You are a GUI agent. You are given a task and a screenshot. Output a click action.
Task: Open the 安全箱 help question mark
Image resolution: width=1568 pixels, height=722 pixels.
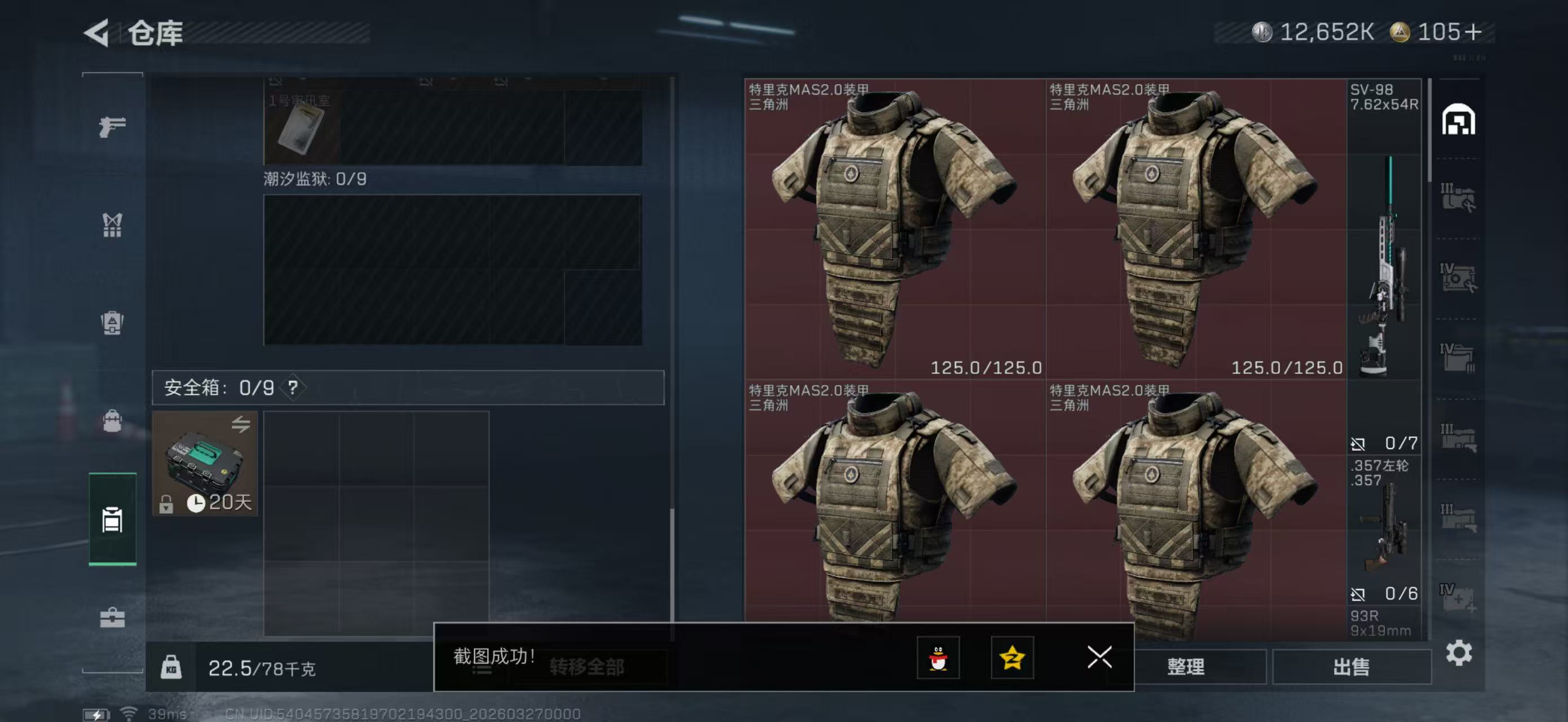293,388
